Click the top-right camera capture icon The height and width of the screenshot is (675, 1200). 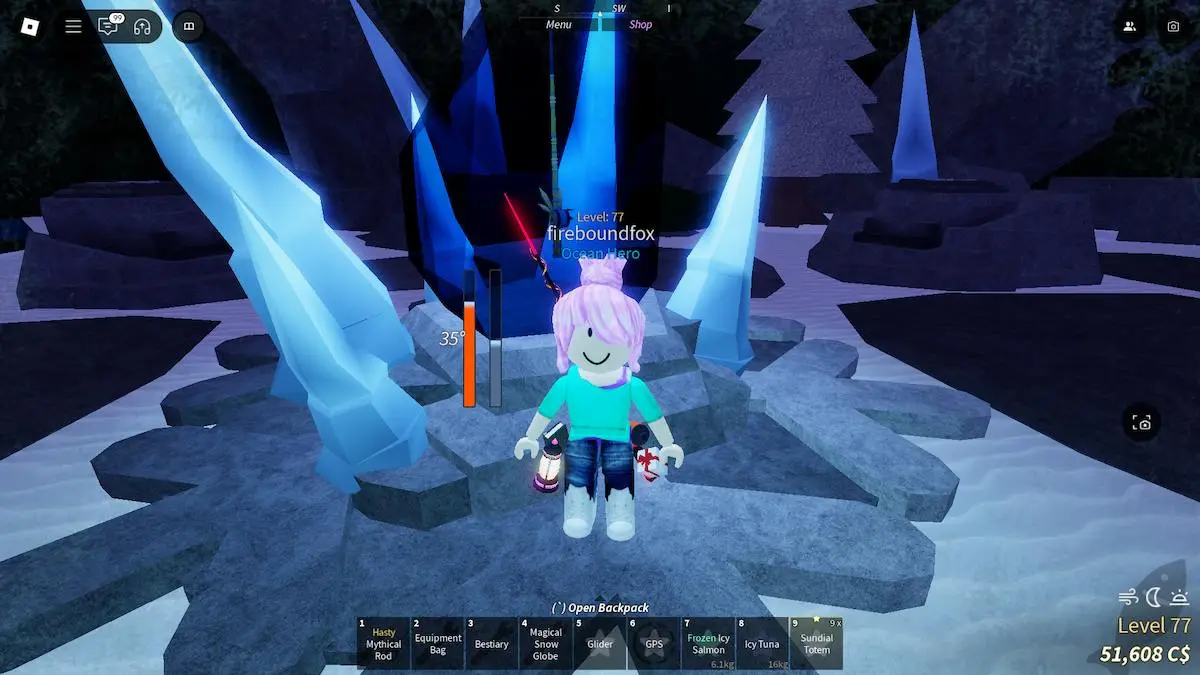(x=1174, y=27)
